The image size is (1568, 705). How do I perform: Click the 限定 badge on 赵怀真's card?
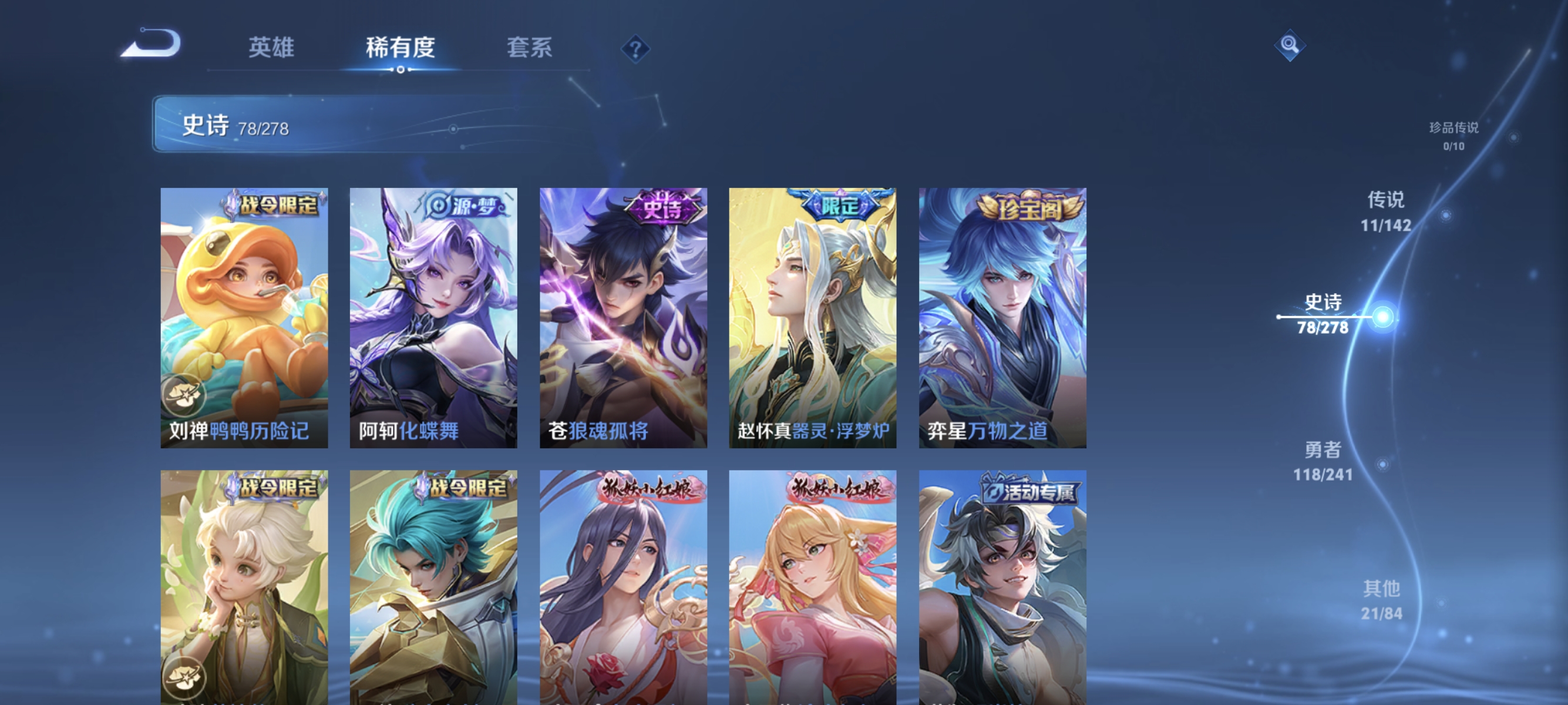point(841,206)
